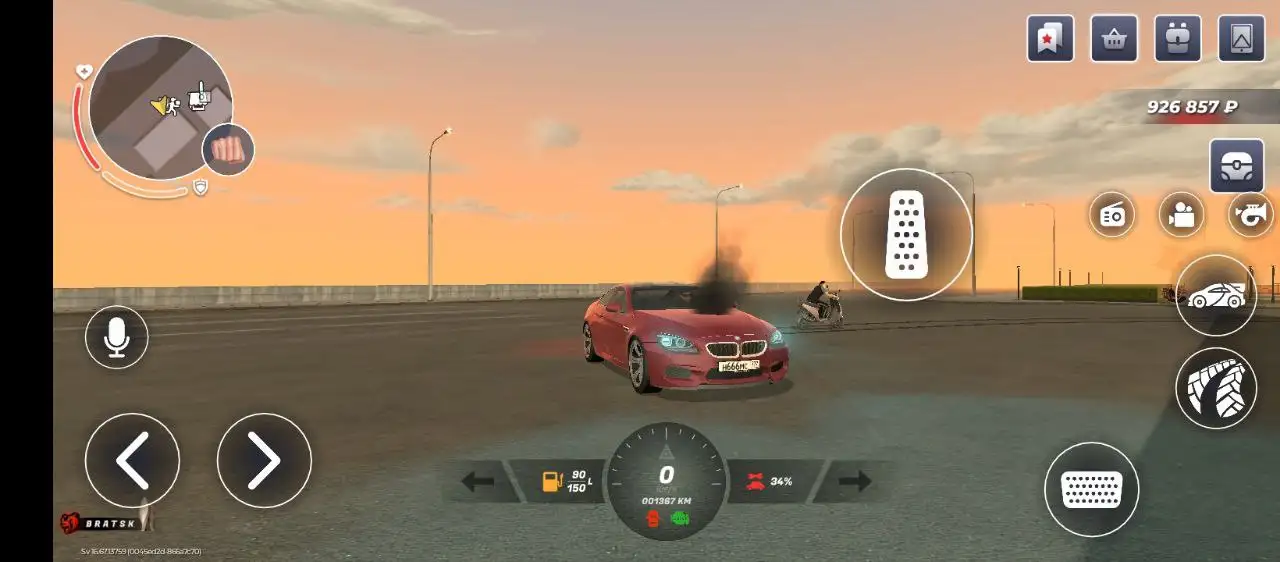Activate the tire tracks handbrake button
This screenshot has width=1280, height=562.
[1216, 388]
